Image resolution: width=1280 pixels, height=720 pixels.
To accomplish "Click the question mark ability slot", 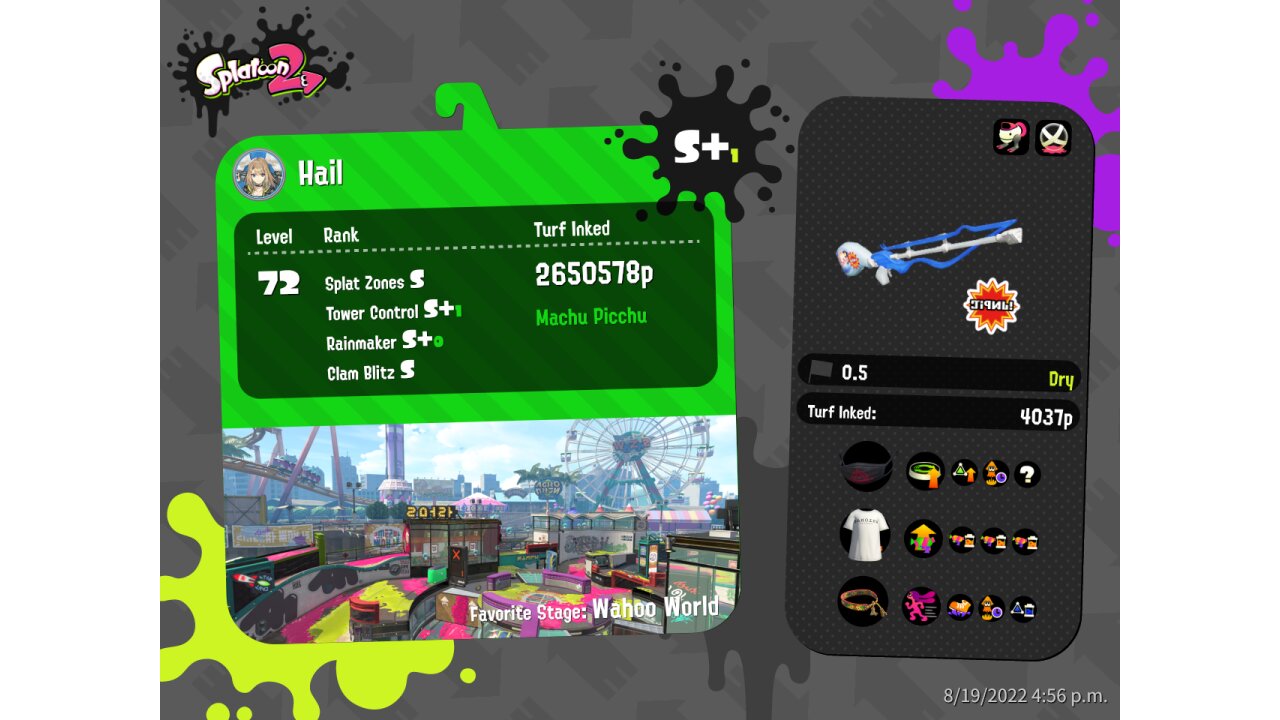I will [1027, 474].
